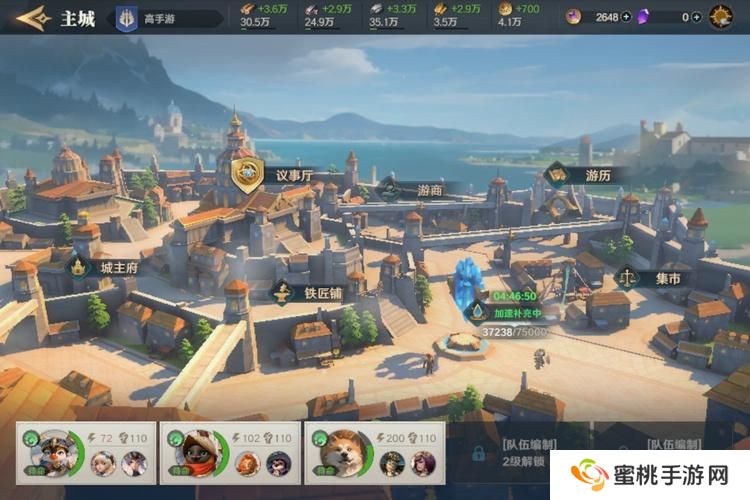Select the team led by the Shiba dog
The width and height of the screenshot is (750, 500).
point(372,453)
